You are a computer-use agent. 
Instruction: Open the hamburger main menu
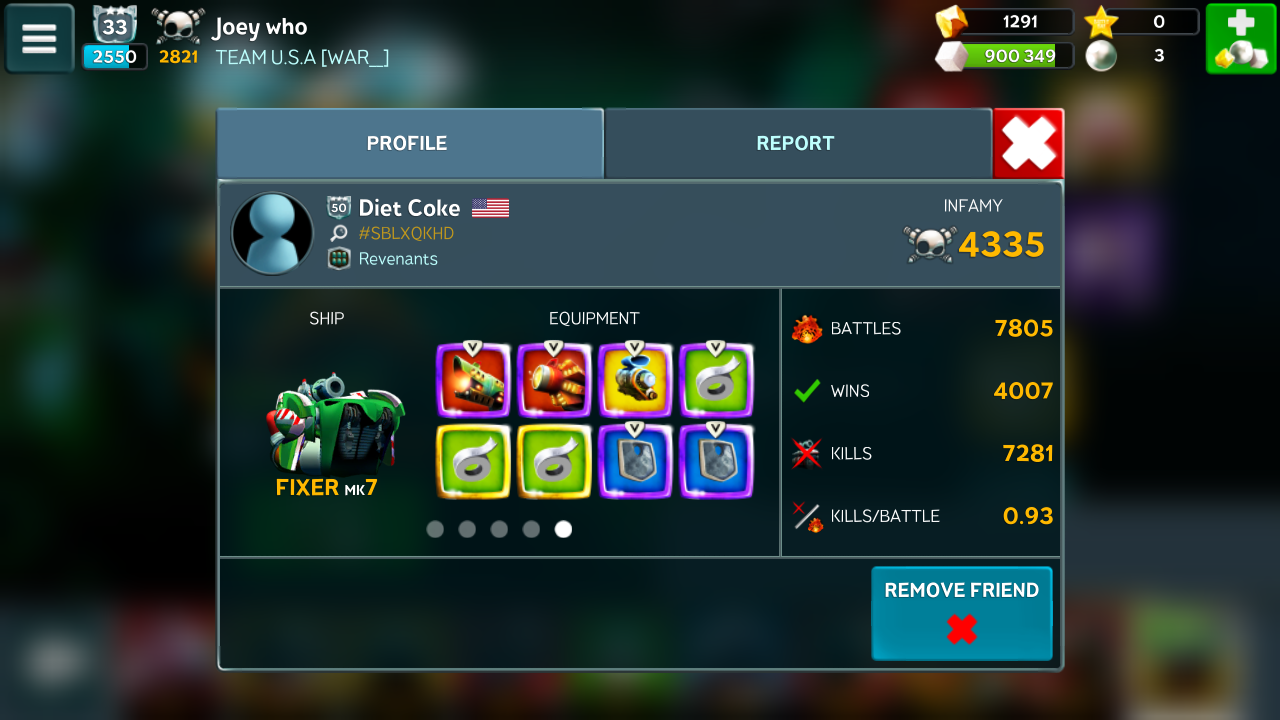point(39,39)
